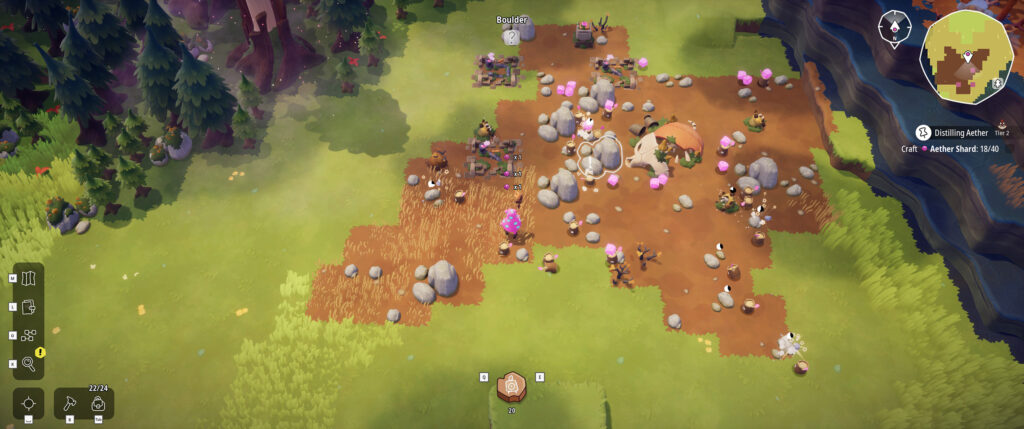Click the magnifying glass icon with alert
Viewport: 1024px width, 429px height.
28,364
